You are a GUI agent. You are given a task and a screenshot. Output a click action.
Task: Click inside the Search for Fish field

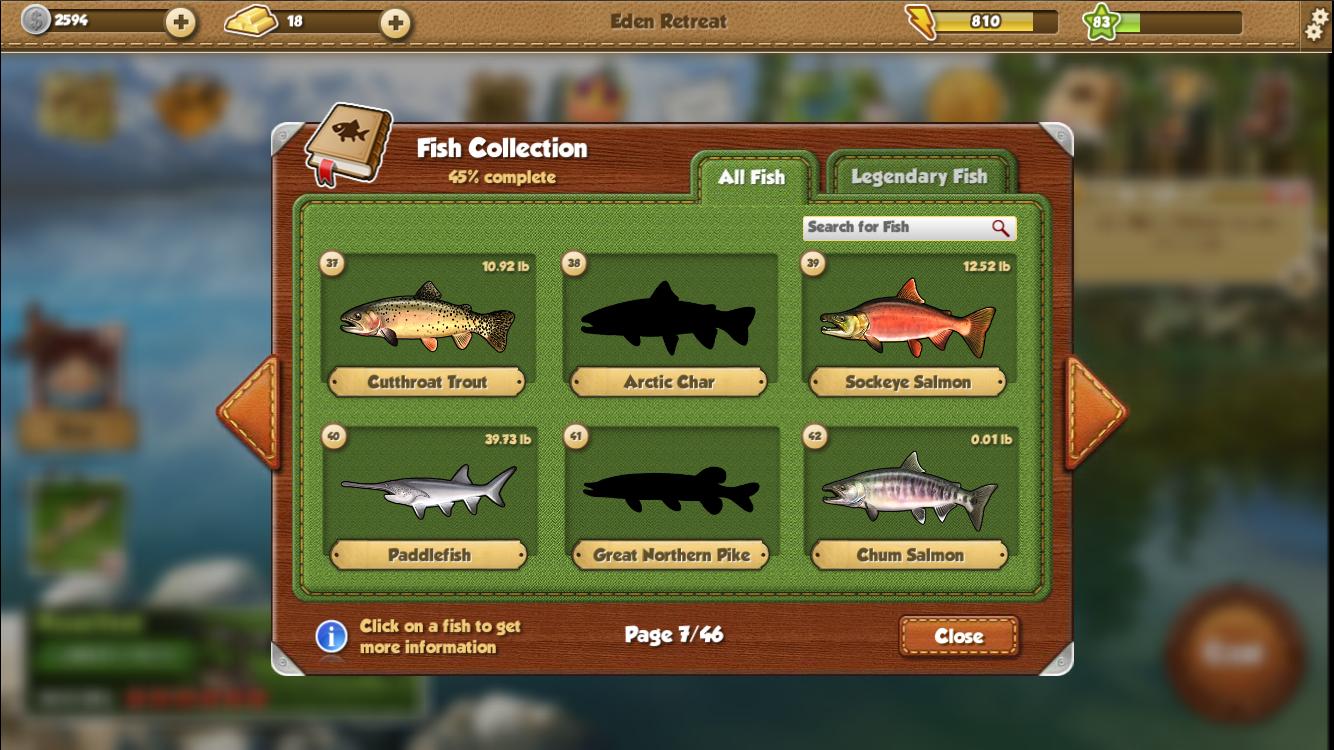(890, 228)
